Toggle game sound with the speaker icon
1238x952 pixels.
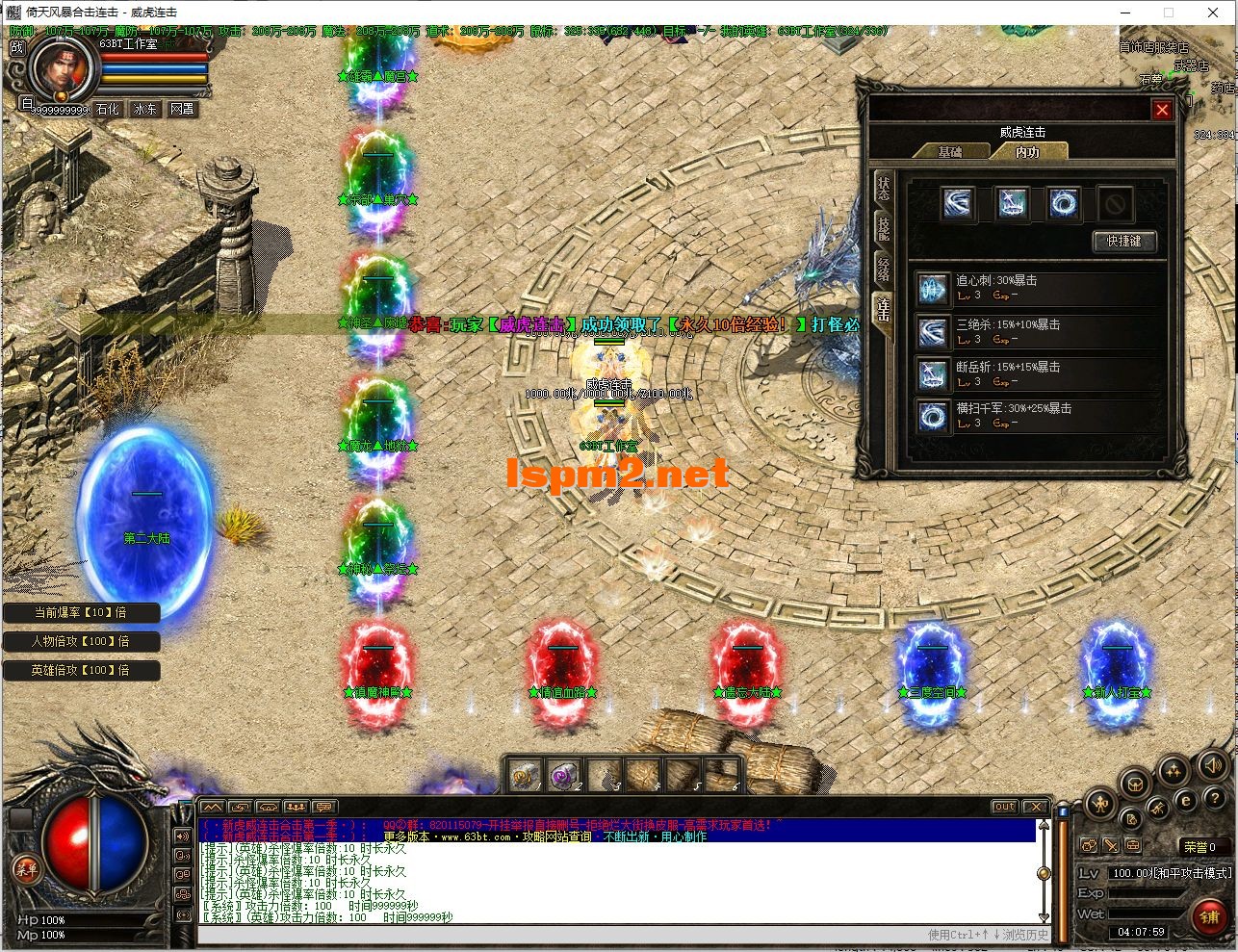click(x=1211, y=765)
